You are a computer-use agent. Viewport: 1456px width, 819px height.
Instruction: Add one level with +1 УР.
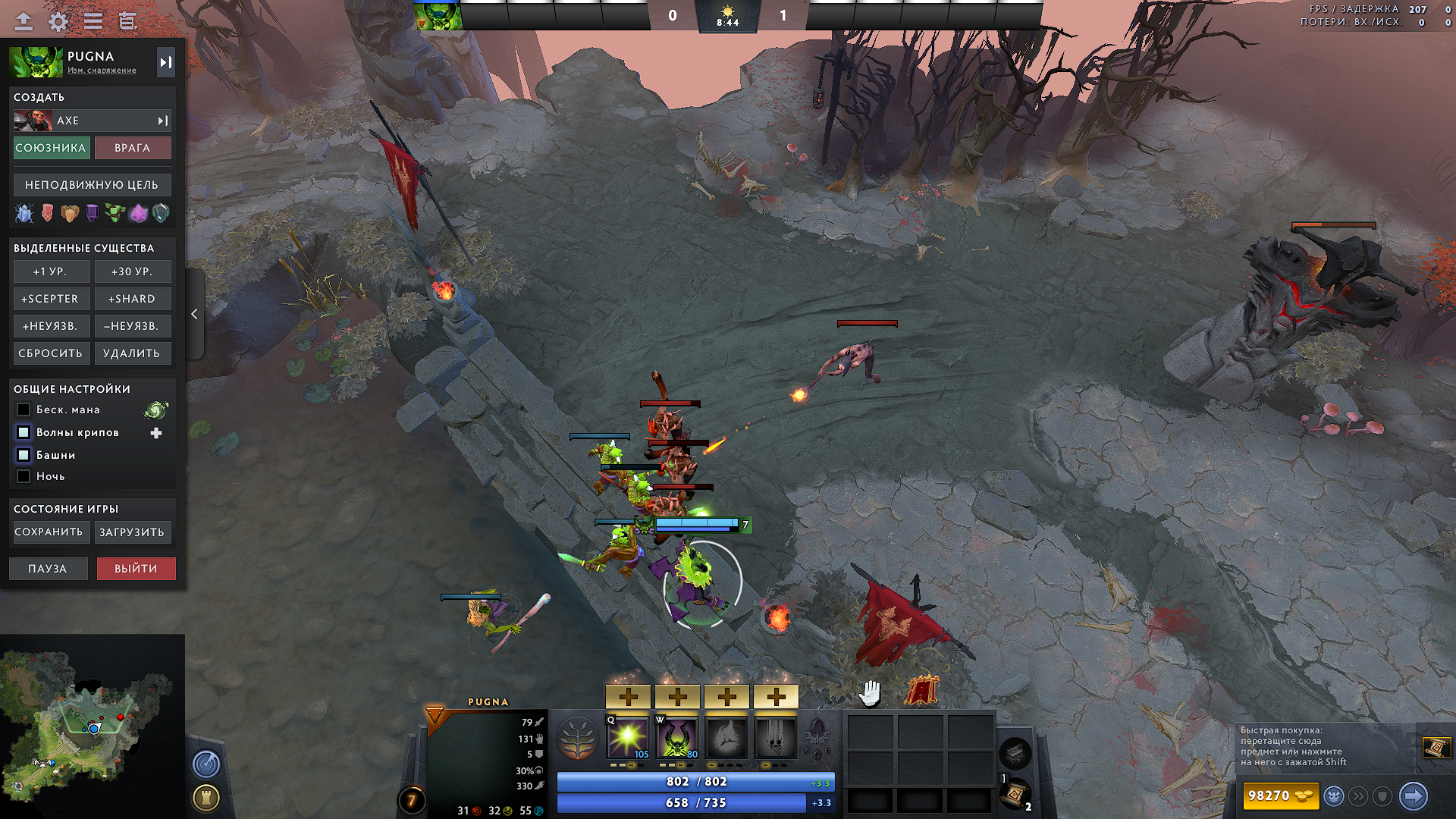[x=51, y=271]
